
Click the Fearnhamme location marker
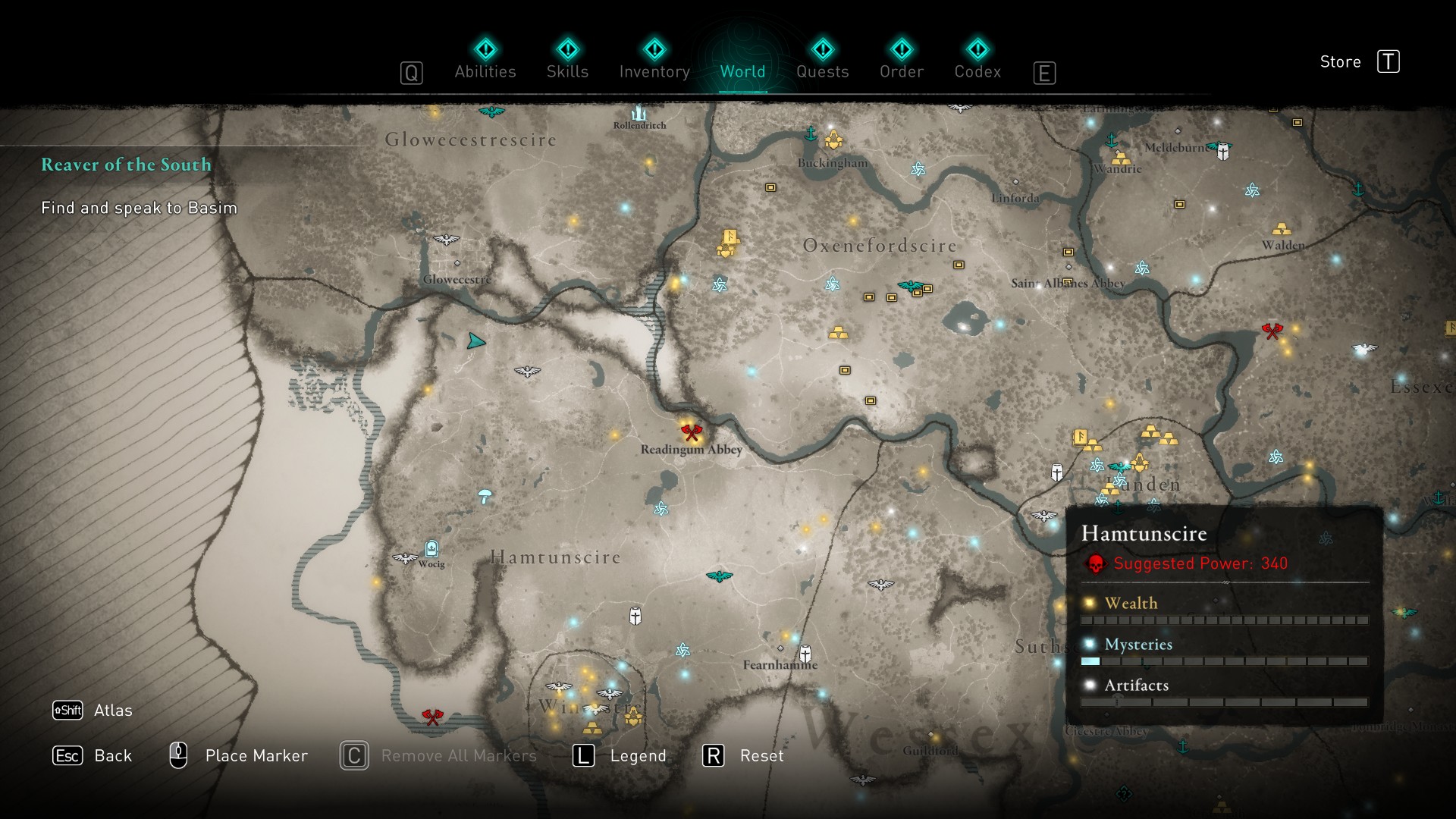[805, 653]
